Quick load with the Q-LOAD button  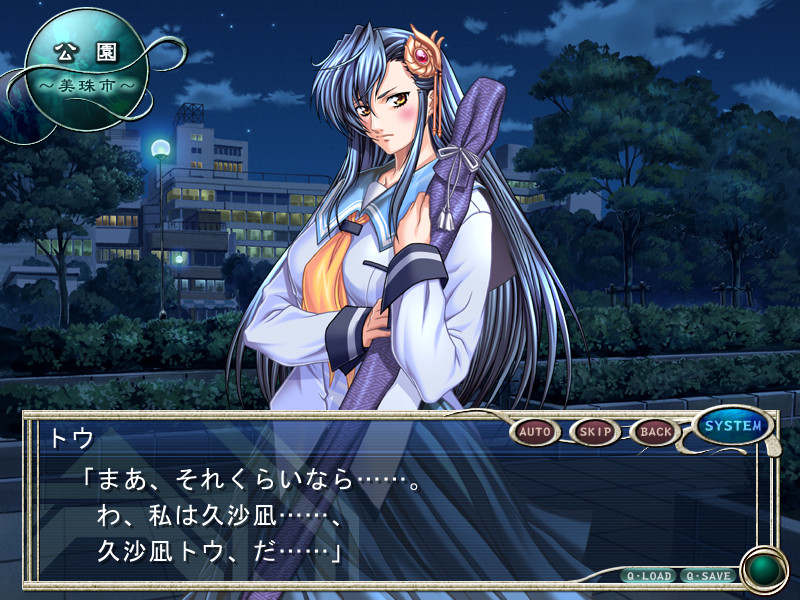pyautogui.click(x=648, y=576)
